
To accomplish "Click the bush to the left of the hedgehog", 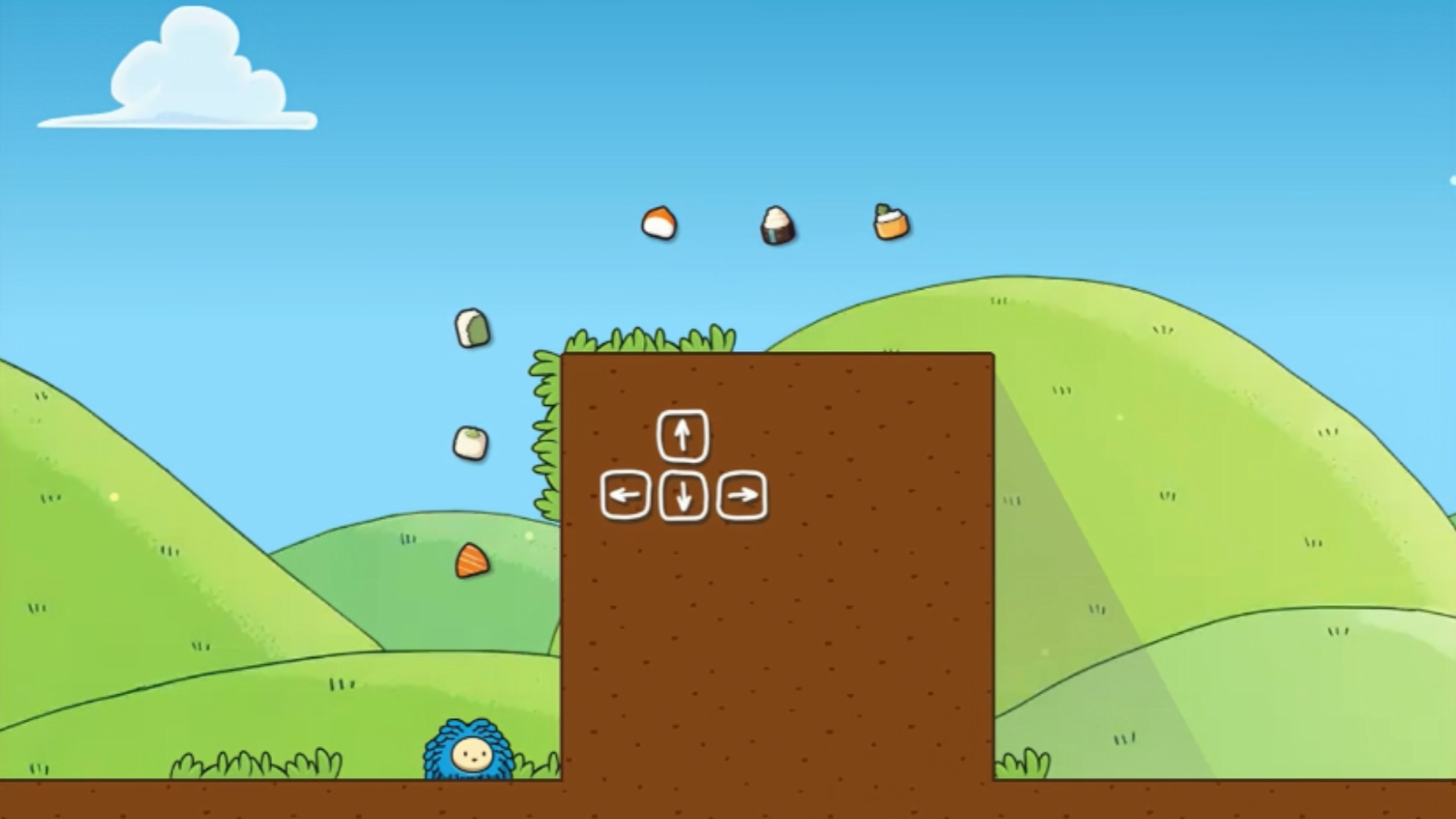I will pos(255,766).
